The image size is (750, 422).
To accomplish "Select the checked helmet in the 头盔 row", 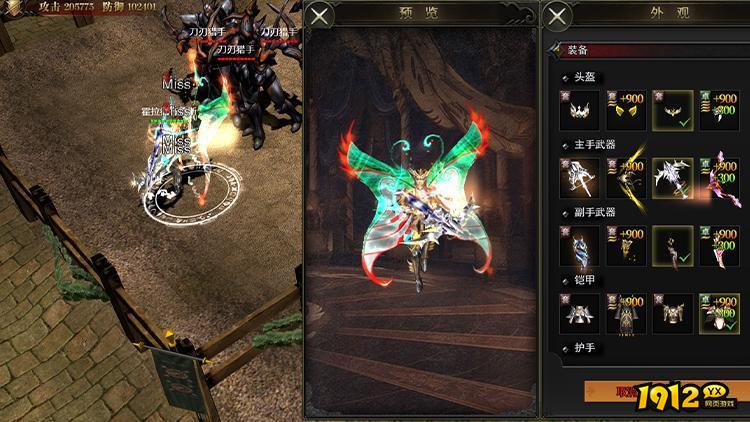I will 673,110.
